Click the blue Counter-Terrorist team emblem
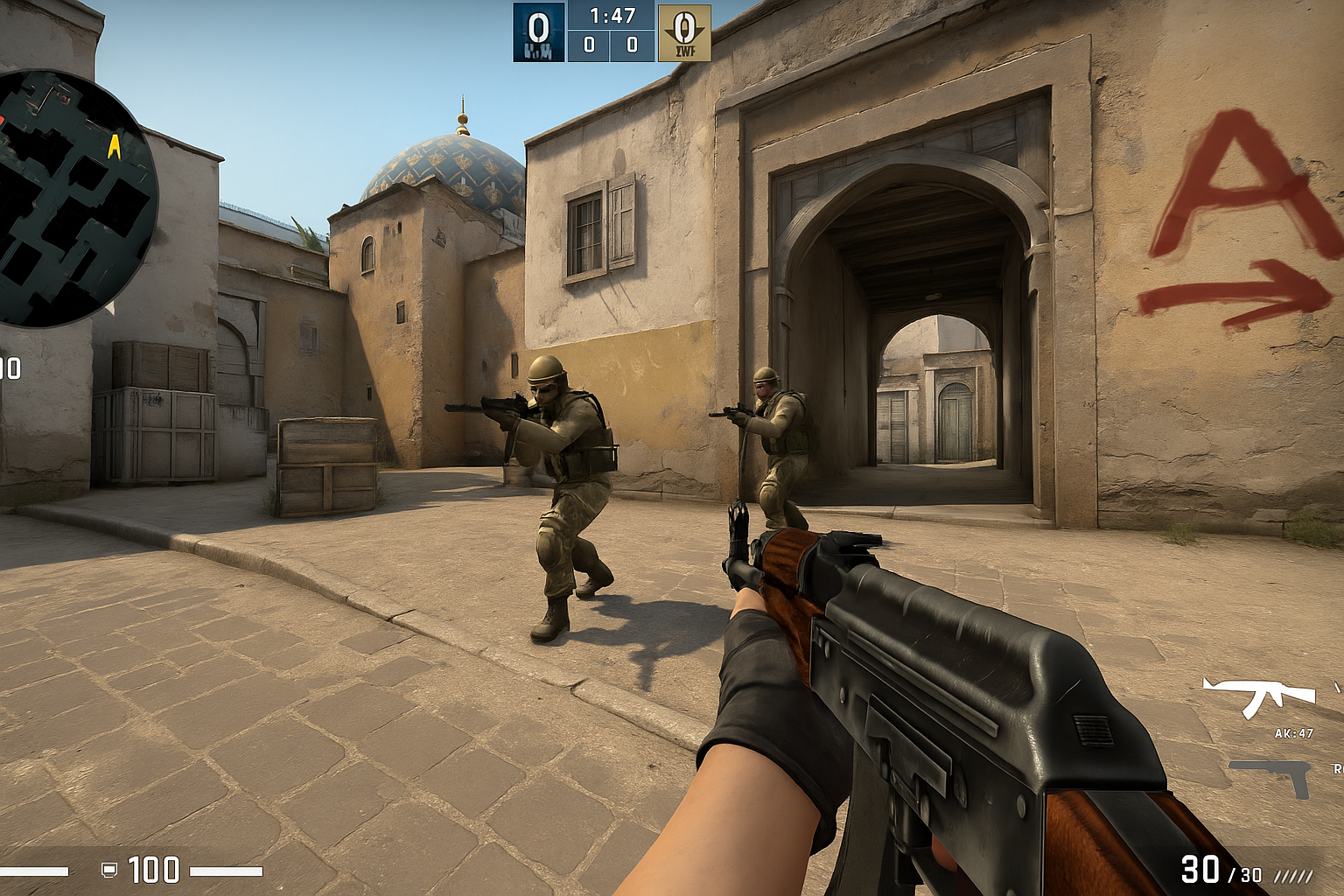 (x=539, y=32)
